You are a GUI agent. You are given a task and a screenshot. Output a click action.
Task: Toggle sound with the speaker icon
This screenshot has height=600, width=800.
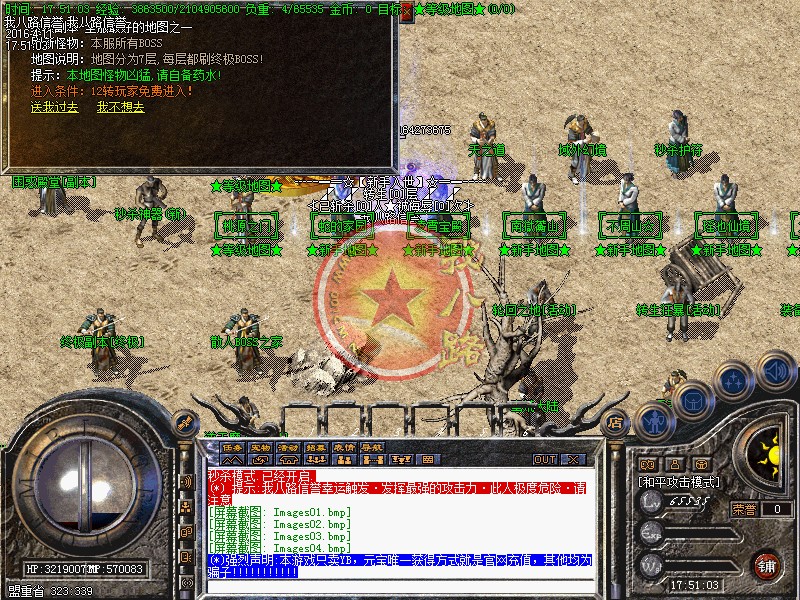[x=777, y=371]
